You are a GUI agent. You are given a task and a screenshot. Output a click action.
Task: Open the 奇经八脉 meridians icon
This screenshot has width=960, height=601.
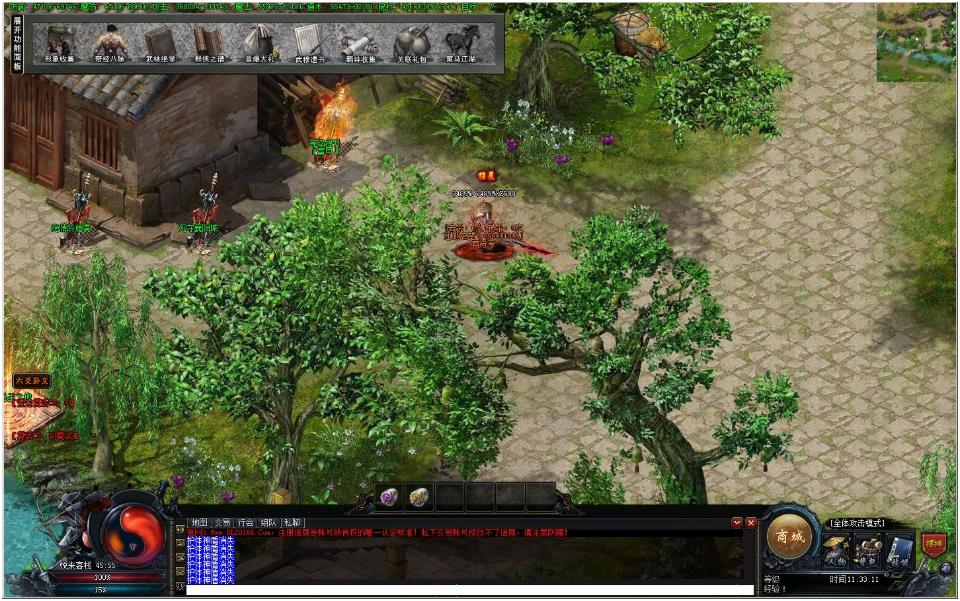[109, 43]
